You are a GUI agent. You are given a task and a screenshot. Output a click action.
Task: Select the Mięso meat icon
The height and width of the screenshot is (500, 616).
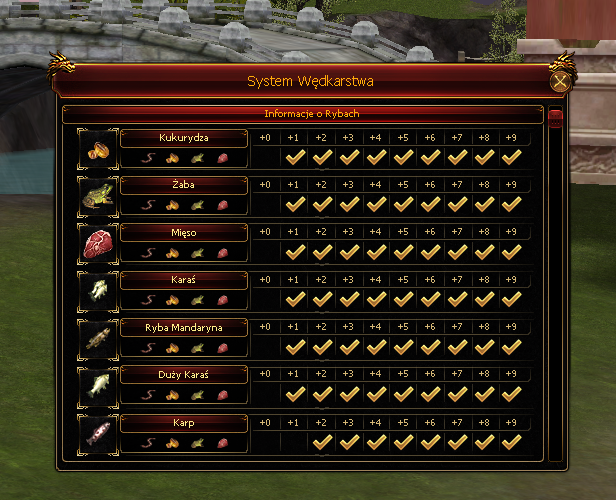click(x=99, y=242)
